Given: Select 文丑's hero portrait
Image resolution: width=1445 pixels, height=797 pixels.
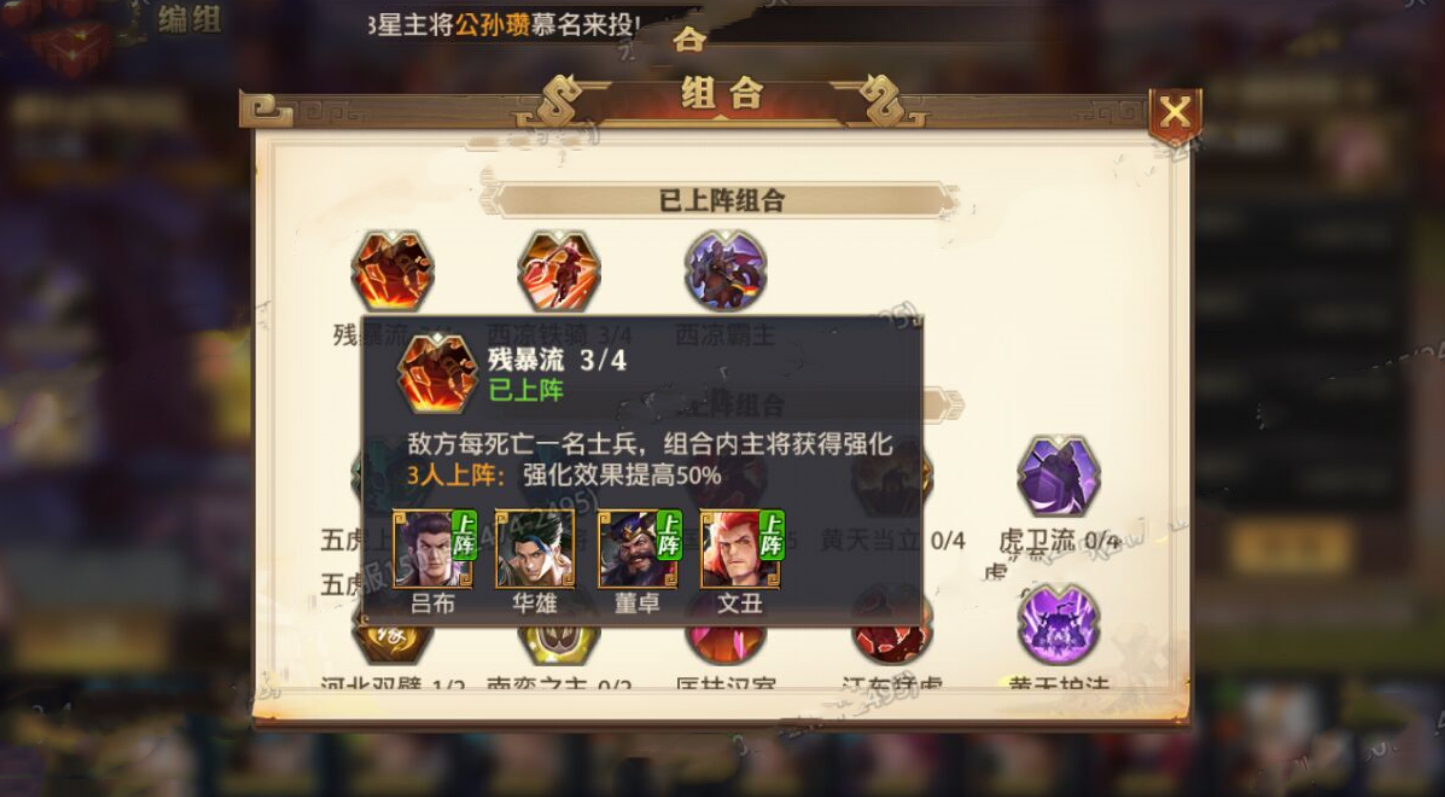Looking at the screenshot, I should 740,550.
